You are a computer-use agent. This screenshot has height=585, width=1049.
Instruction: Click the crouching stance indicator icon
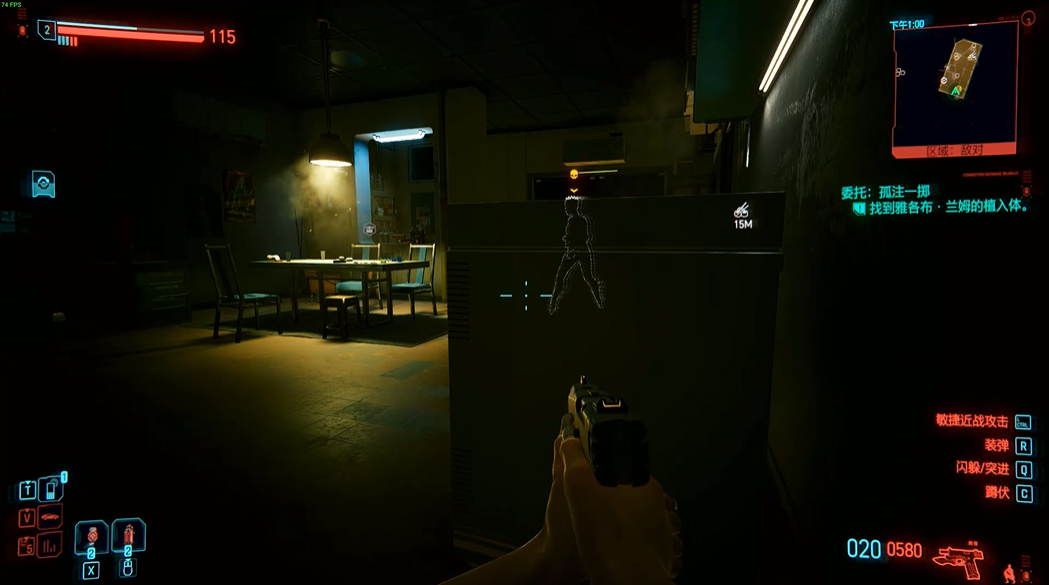1008,573
